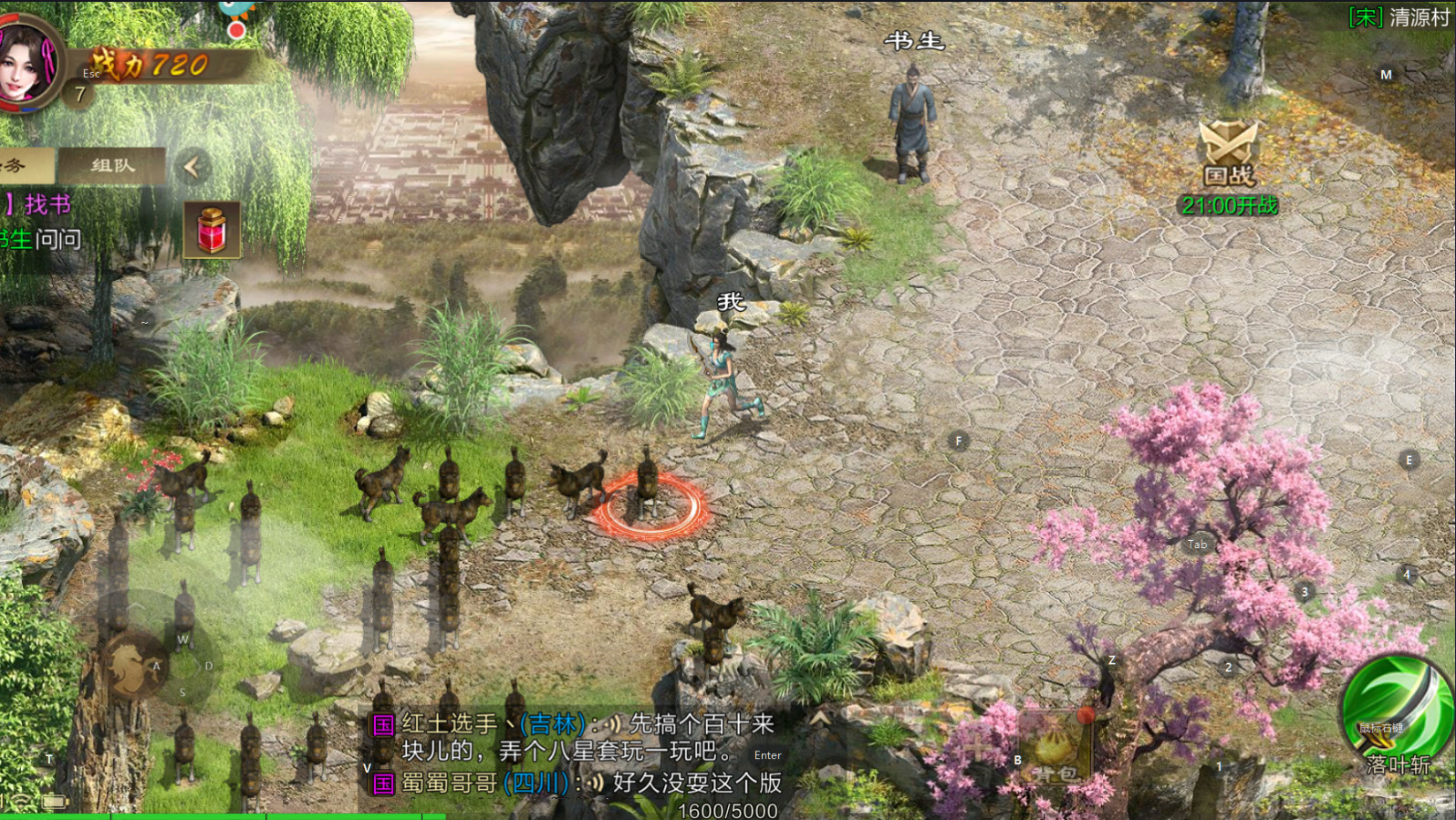
Task: Switch to the 组队 team tab
Action: click(x=112, y=166)
